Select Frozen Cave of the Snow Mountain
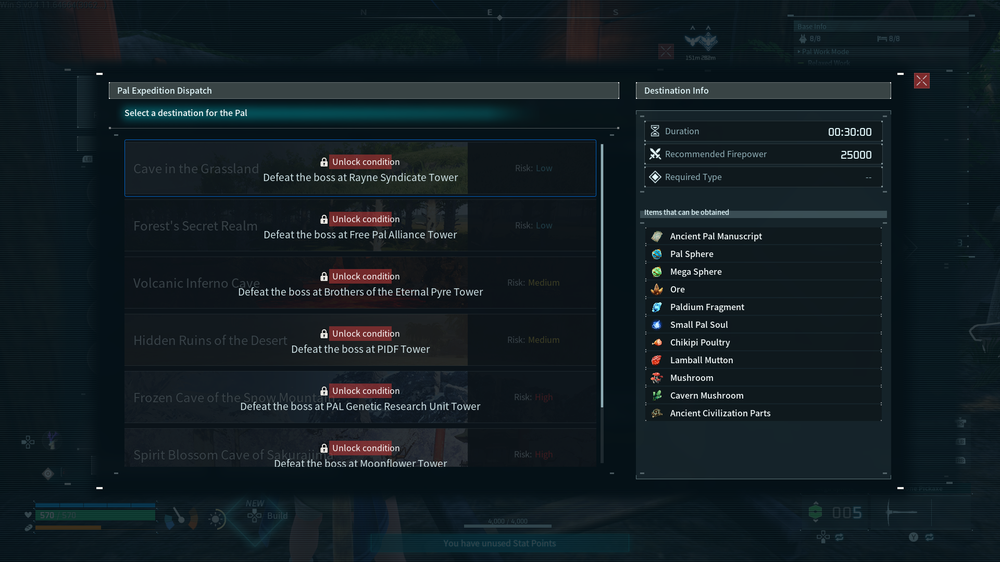This screenshot has height=562, width=1000. 360,398
